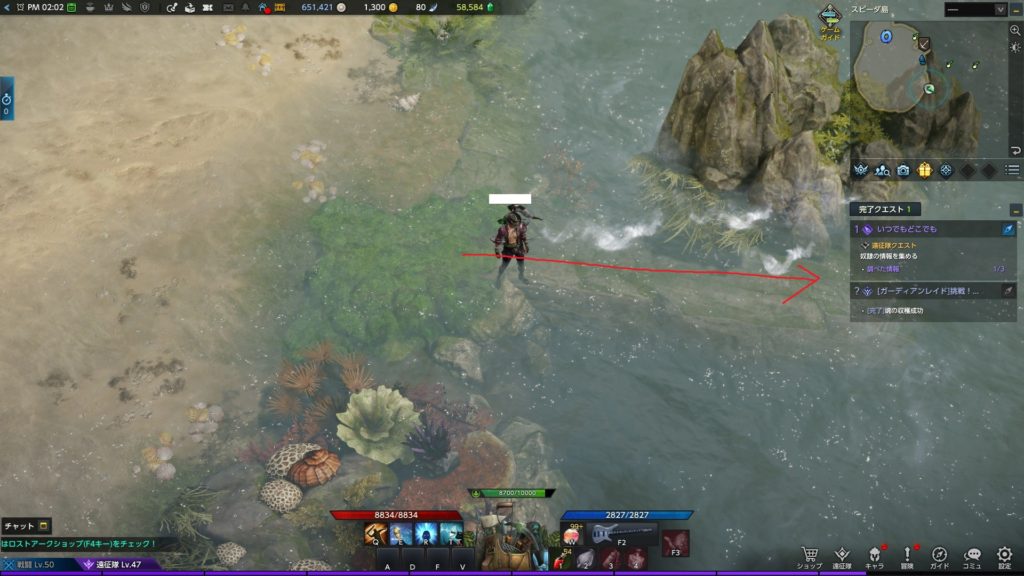
Task: Click the minimap's magnifier zoom button
Action: [1015, 31]
